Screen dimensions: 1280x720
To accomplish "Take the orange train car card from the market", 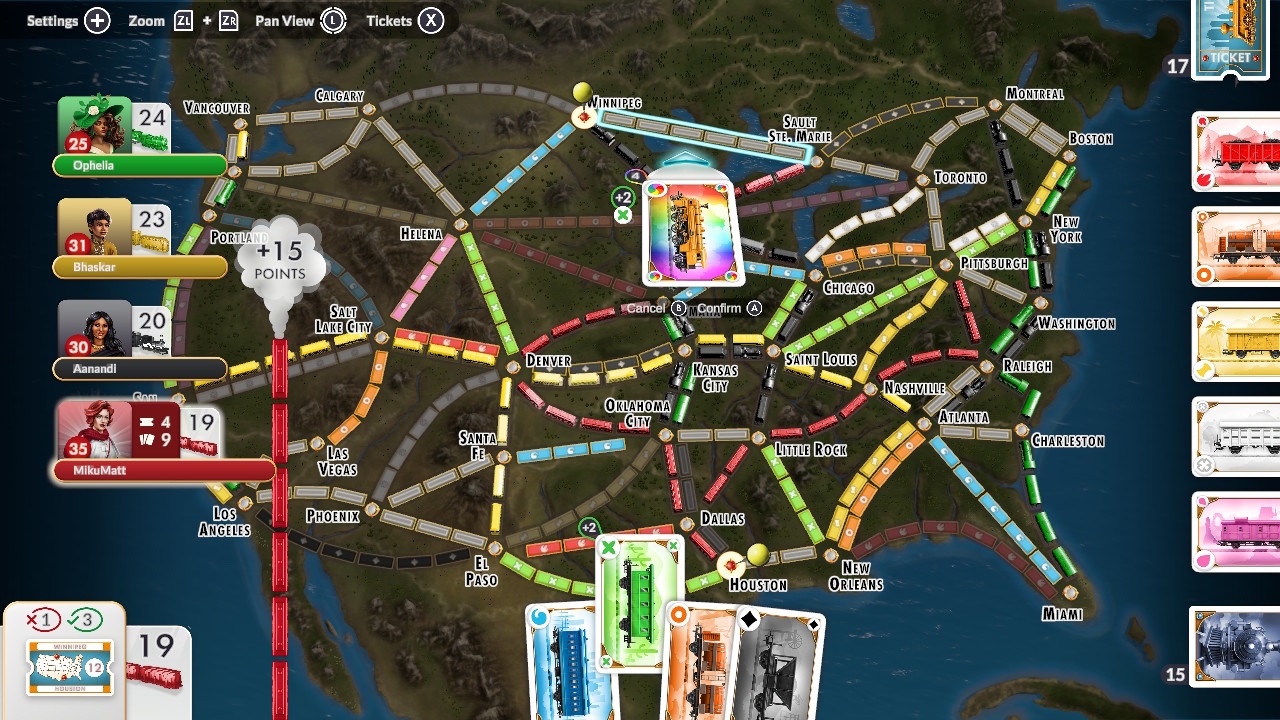I will click(x=1238, y=247).
